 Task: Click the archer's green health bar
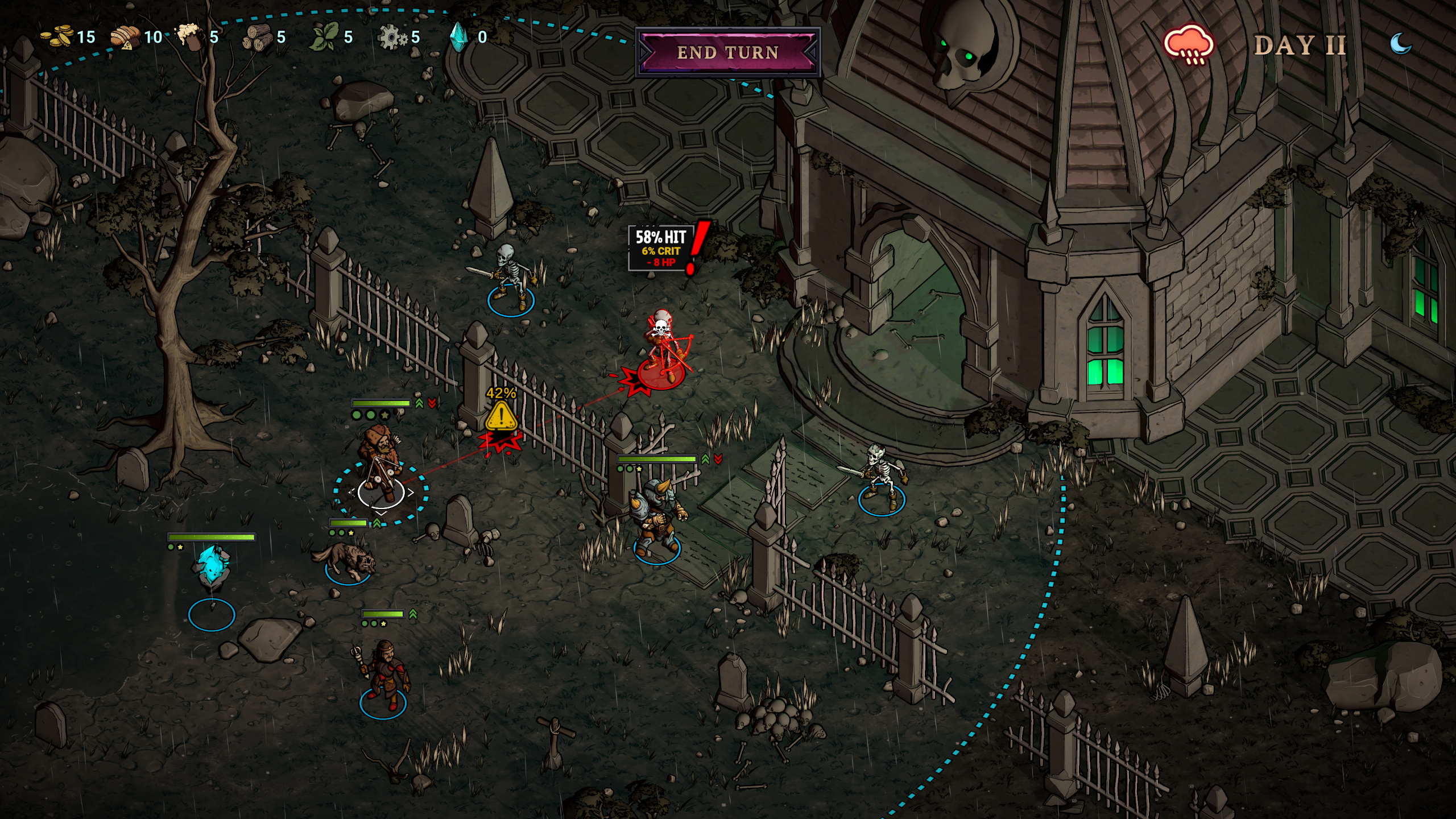[381, 404]
